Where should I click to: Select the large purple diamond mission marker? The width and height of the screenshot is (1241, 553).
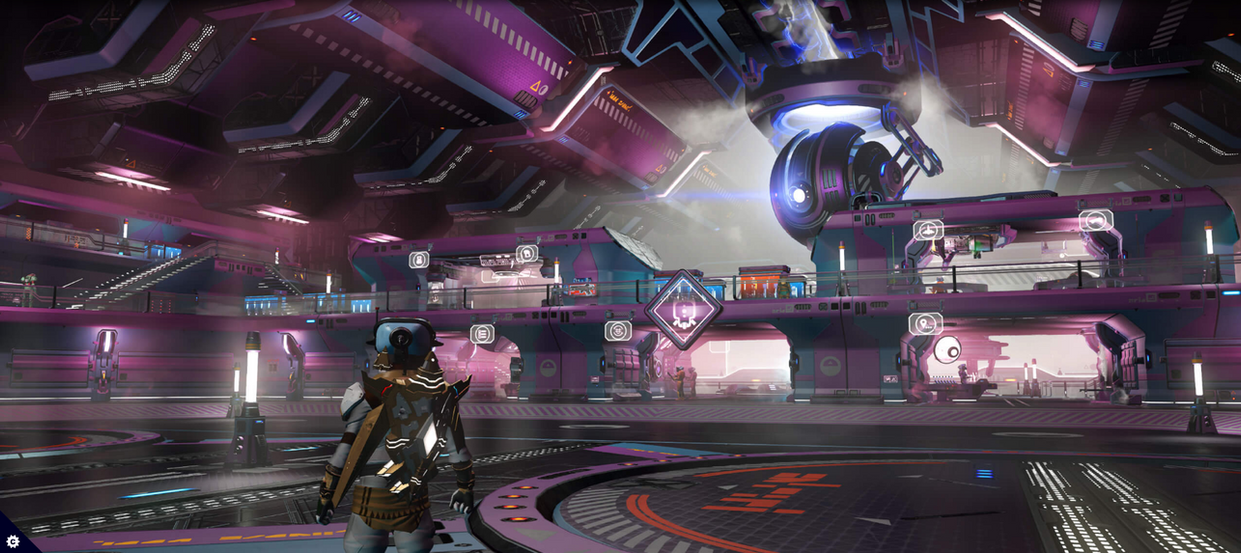pyautogui.click(x=683, y=309)
